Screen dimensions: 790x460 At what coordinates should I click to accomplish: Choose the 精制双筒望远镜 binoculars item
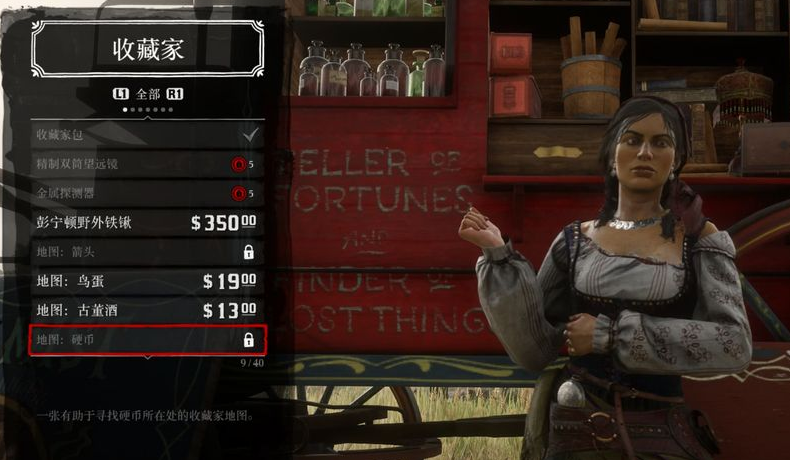pyautogui.click(x=147, y=163)
